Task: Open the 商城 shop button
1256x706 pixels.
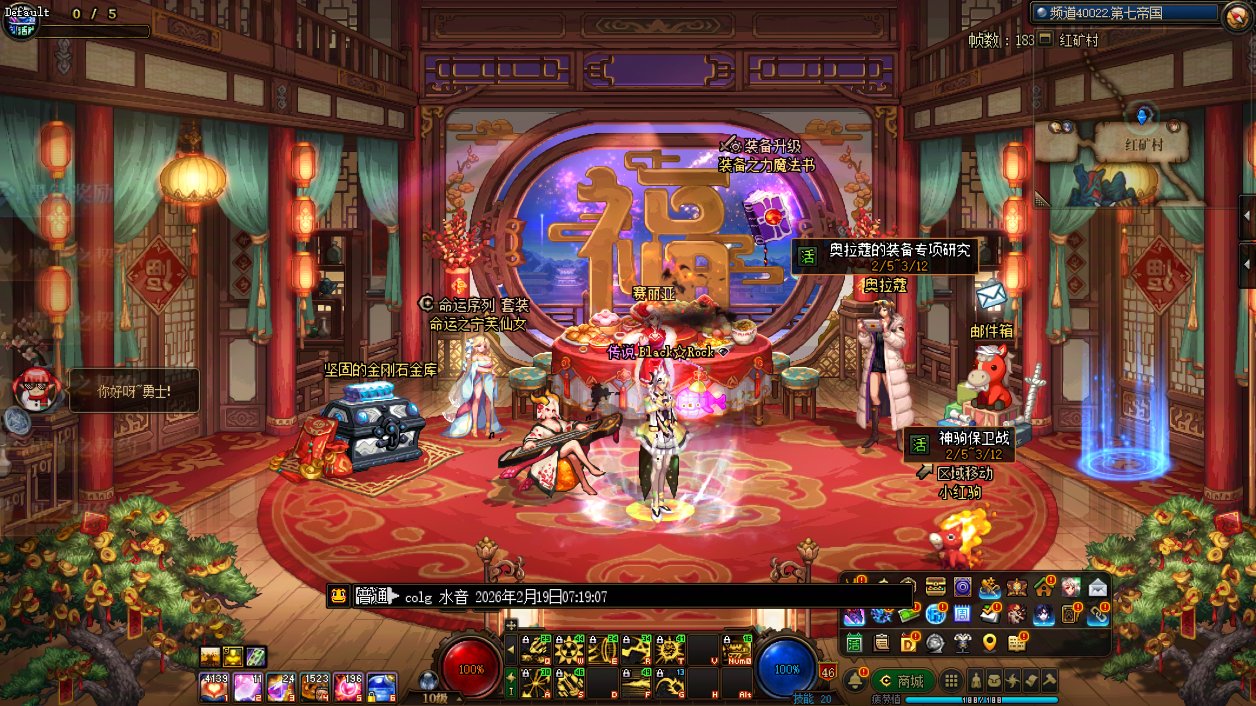Action: coord(902,681)
